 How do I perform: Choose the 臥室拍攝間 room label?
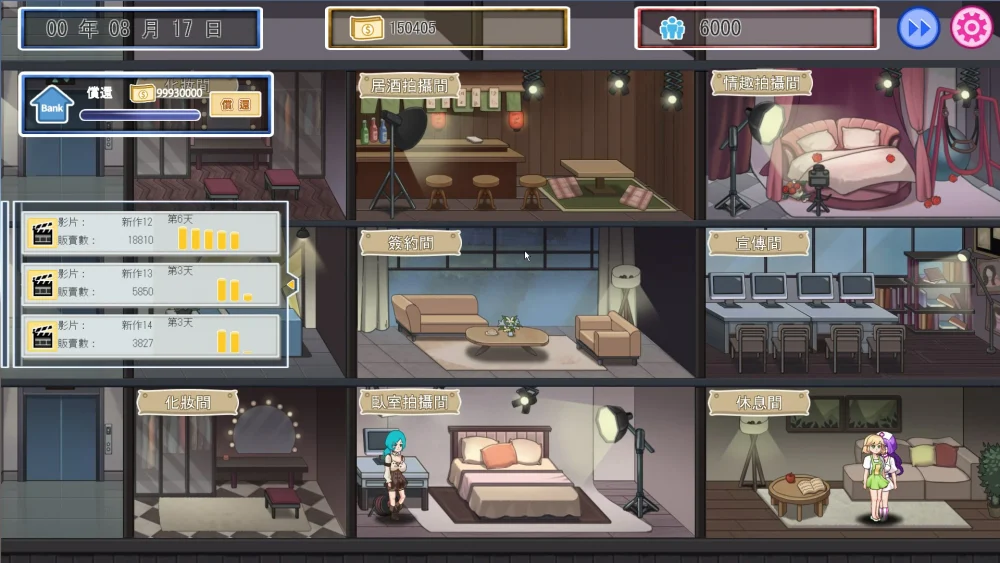point(409,402)
